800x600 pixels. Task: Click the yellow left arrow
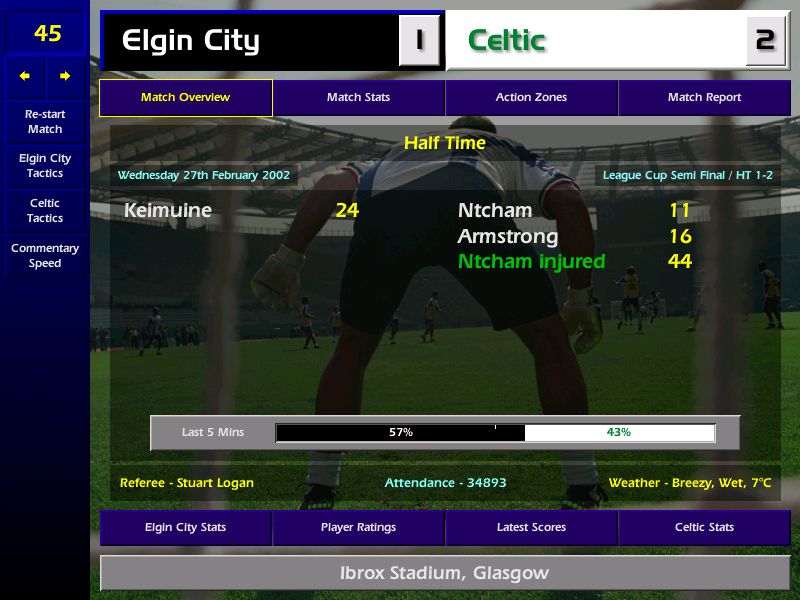point(25,76)
